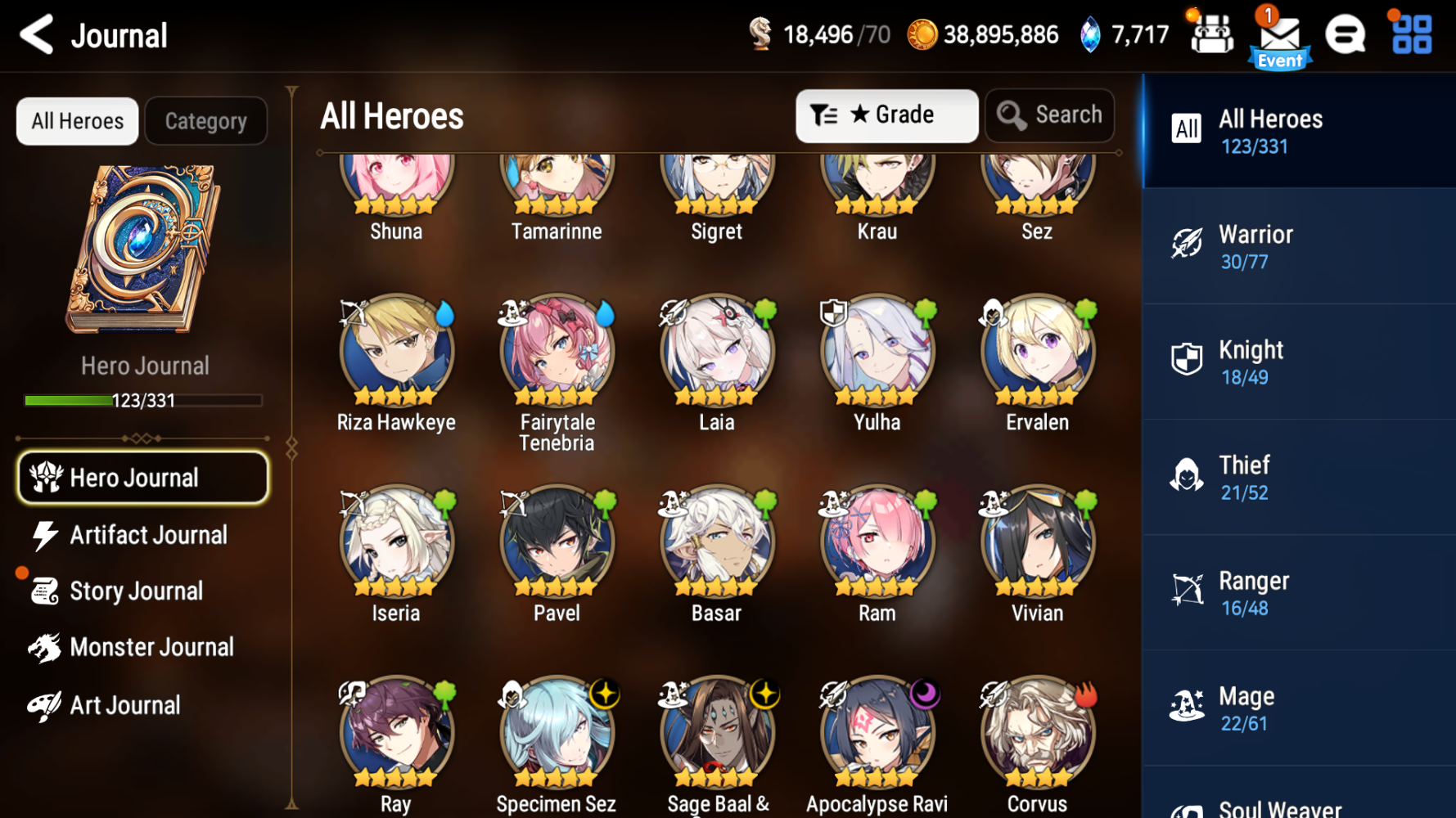Open the Art Journal
This screenshot has height=818, width=1456.
tap(124, 704)
